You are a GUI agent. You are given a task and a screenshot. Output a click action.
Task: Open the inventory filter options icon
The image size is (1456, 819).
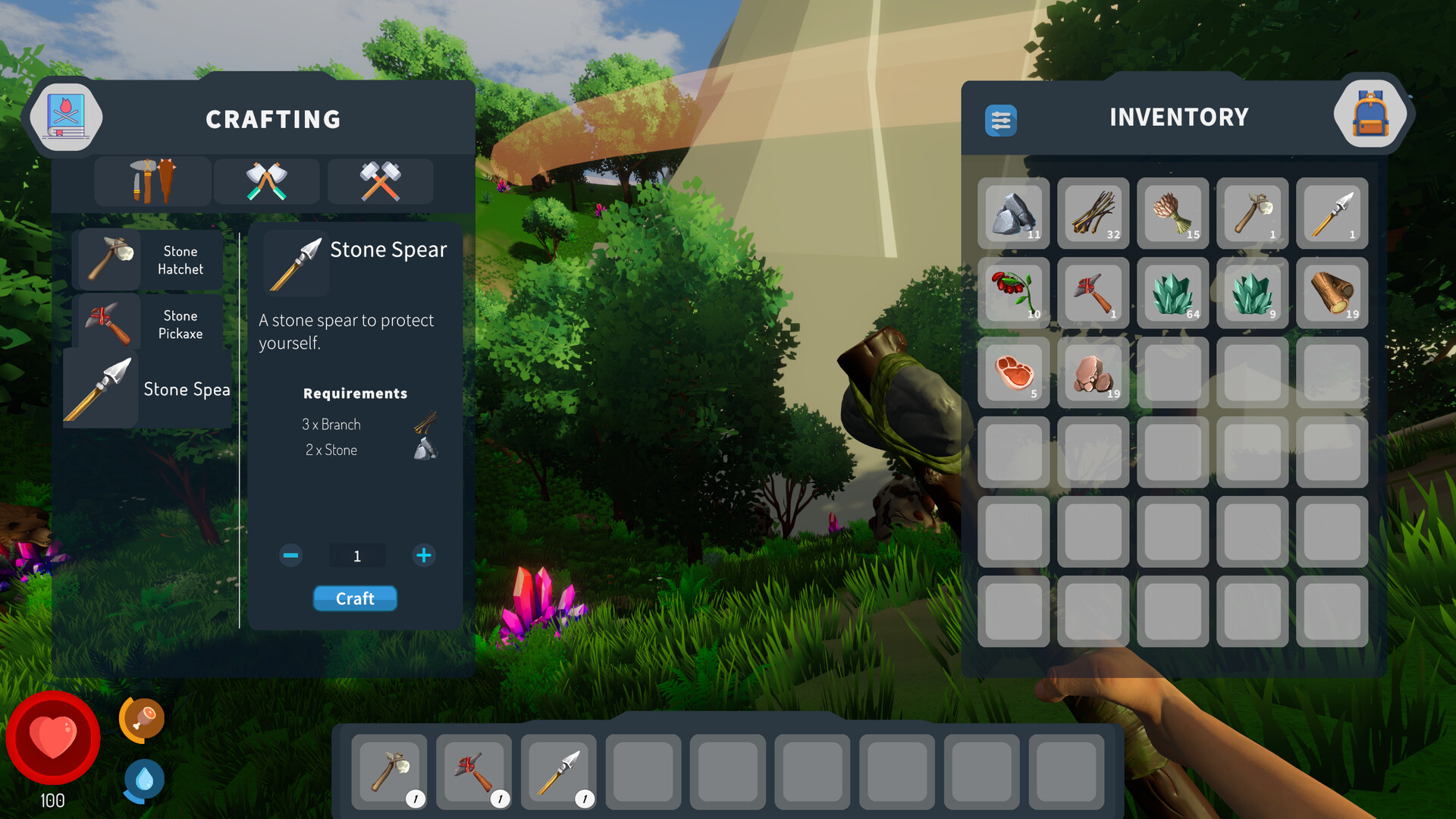(1002, 120)
